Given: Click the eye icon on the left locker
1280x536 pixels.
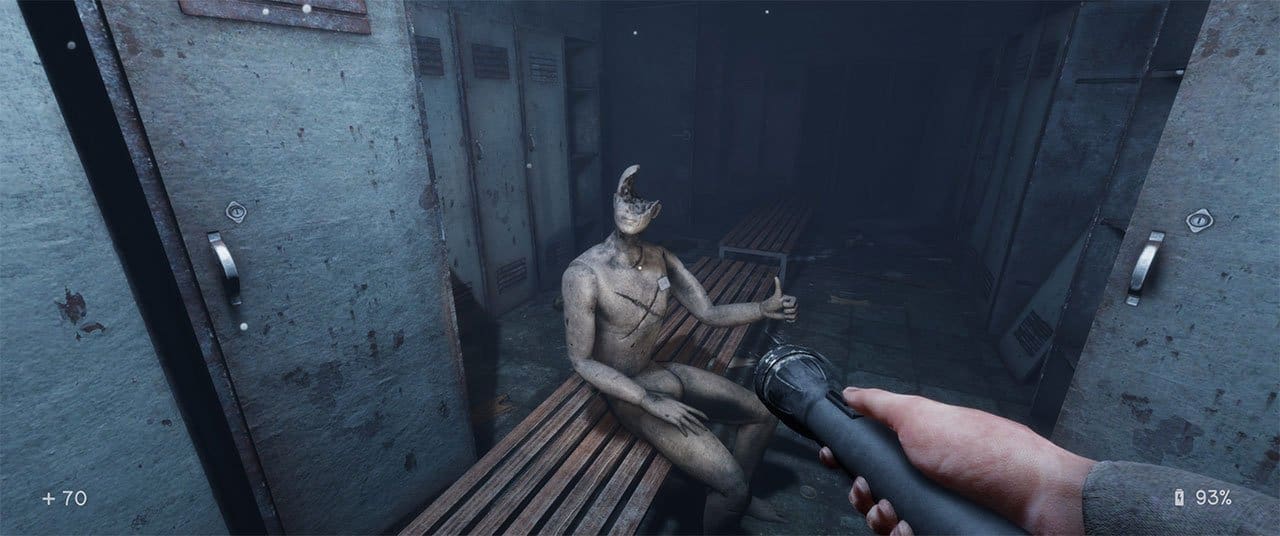Looking at the screenshot, I should [234, 211].
